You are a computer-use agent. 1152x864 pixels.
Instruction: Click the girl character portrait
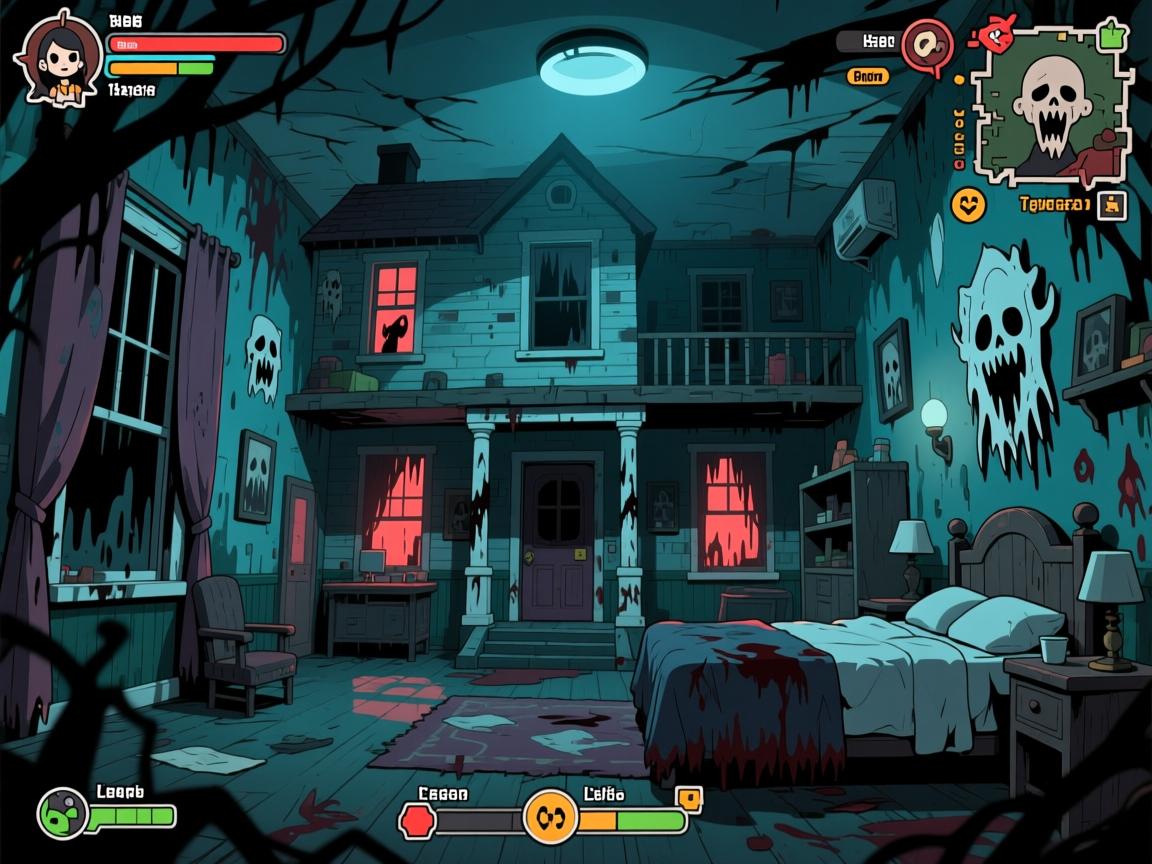(57, 56)
